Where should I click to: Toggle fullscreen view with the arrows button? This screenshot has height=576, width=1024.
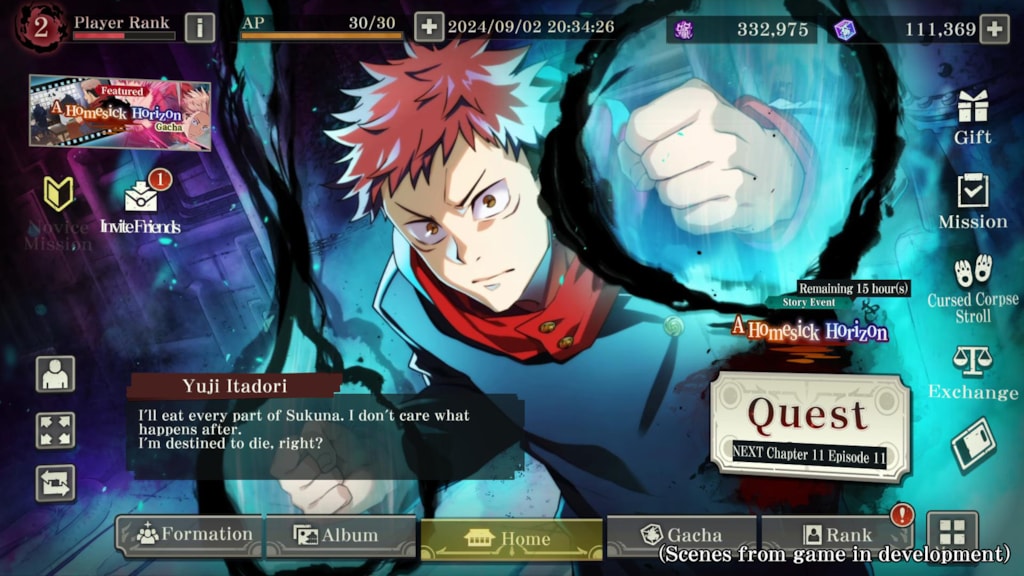click(x=56, y=430)
